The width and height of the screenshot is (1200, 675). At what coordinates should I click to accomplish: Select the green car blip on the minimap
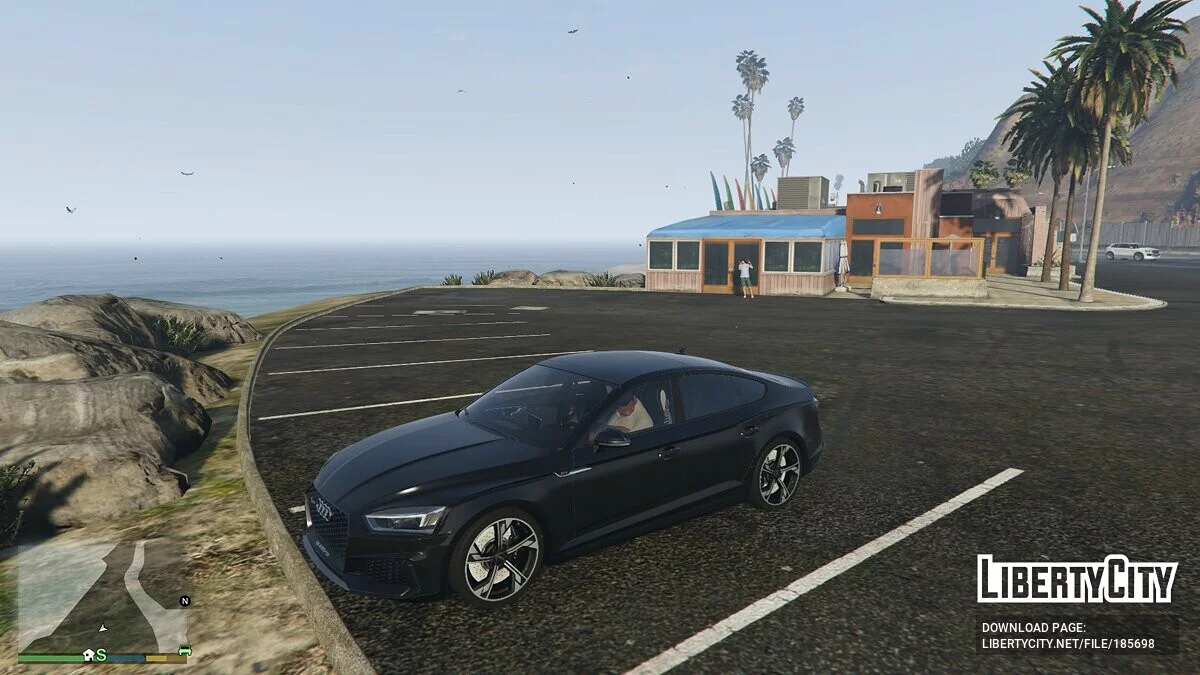[x=184, y=651]
